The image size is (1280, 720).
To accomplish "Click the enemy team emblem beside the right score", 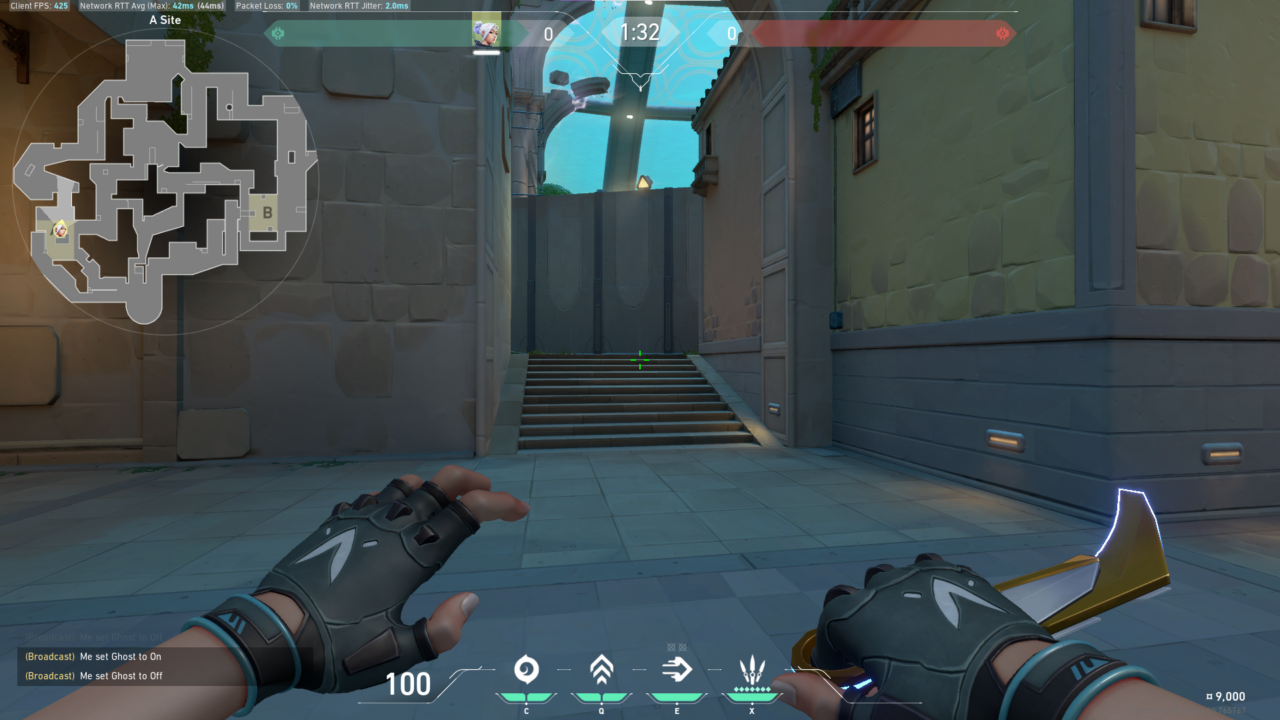I will point(1002,33).
